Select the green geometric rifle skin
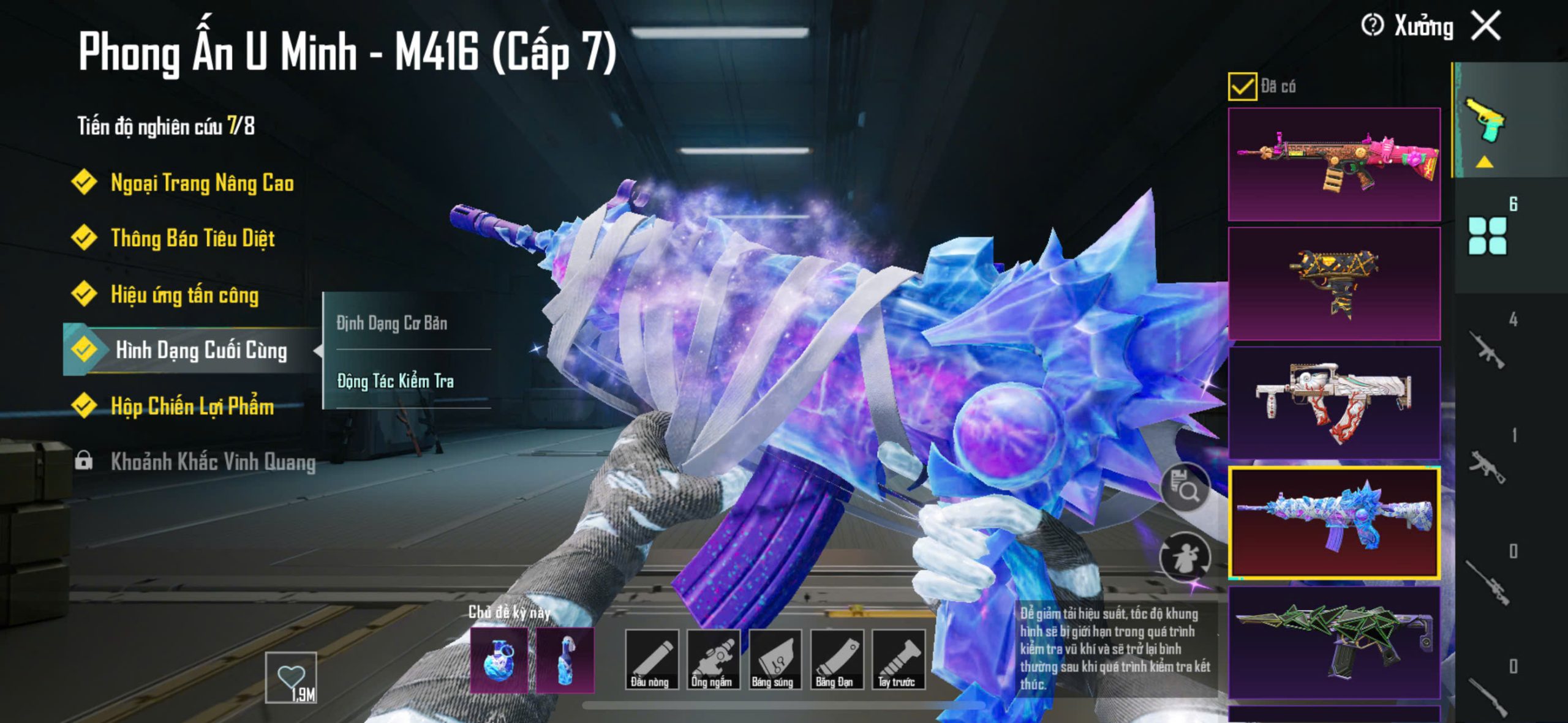This screenshot has width=1568, height=723. point(1334,642)
